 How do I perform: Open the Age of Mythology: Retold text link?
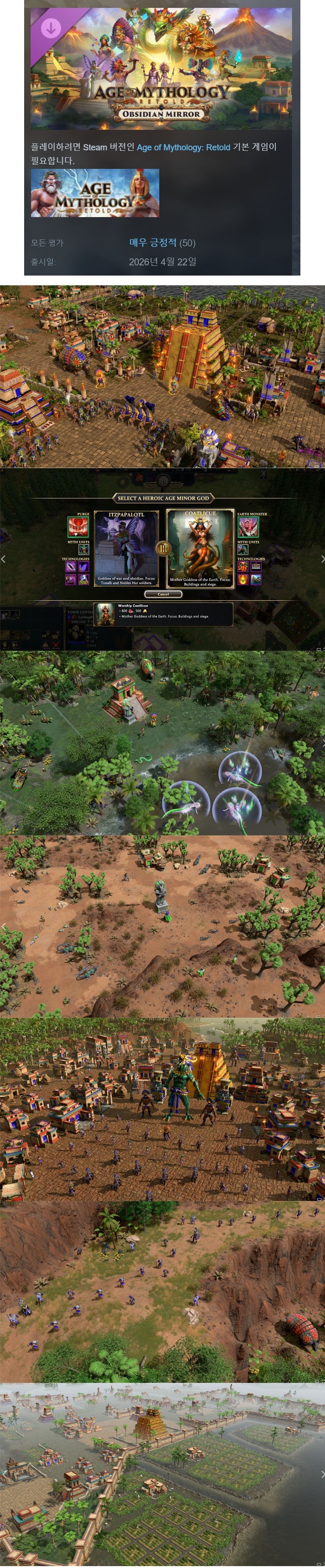pyautogui.click(x=183, y=148)
